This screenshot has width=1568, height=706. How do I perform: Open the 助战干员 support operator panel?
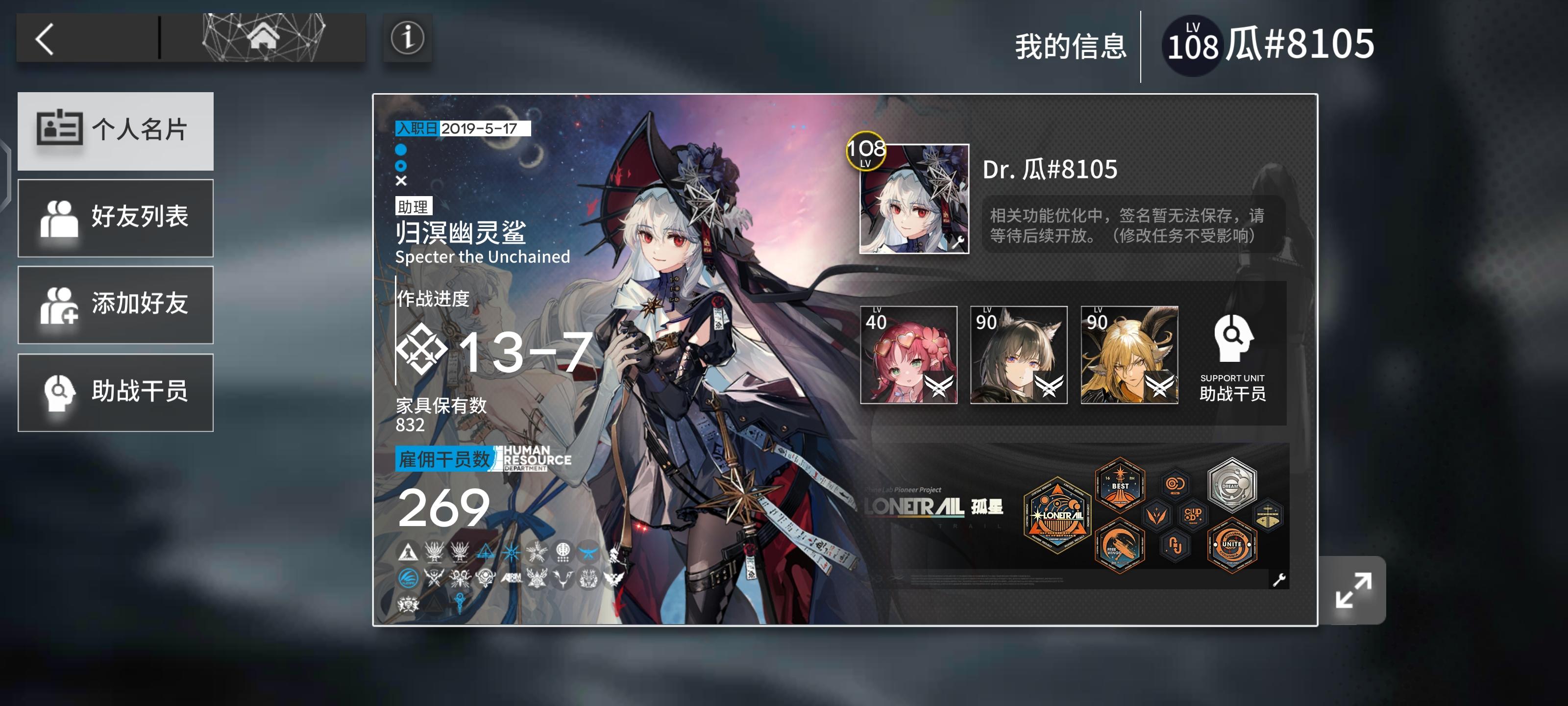click(x=115, y=393)
